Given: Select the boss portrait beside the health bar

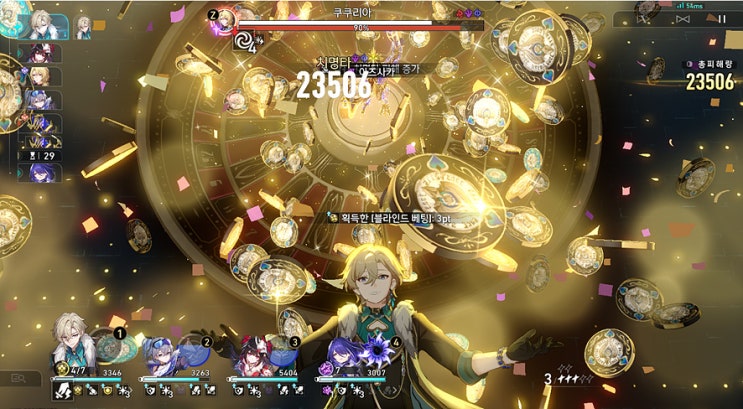Looking at the screenshot, I should tap(222, 22).
